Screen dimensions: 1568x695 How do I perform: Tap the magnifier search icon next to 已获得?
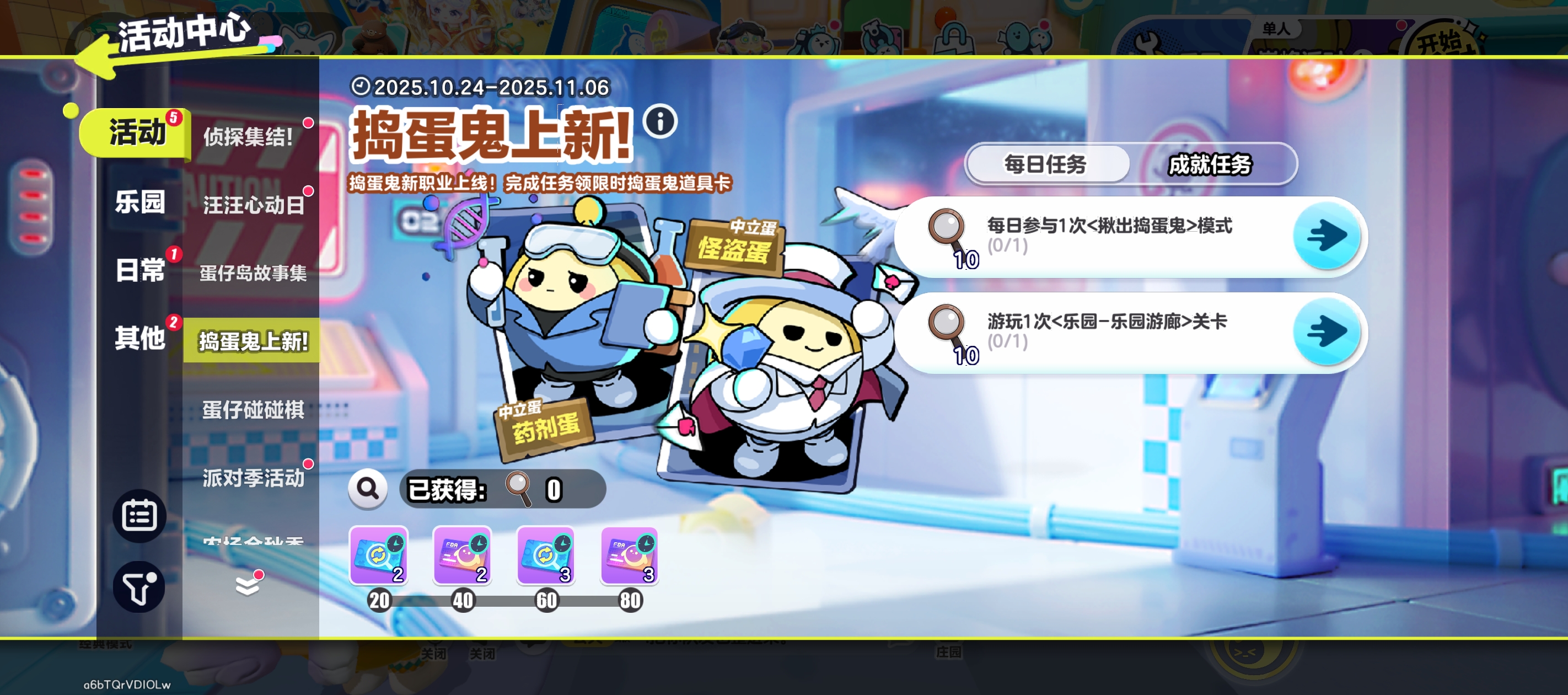pyautogui.click(x=368, y=489)
